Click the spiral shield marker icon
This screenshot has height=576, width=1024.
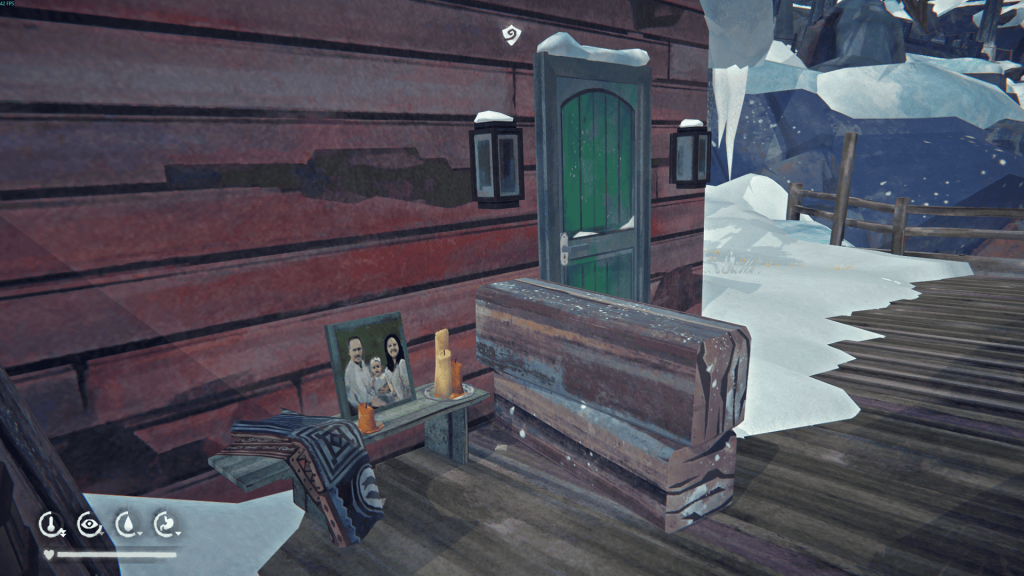point(510,35)
